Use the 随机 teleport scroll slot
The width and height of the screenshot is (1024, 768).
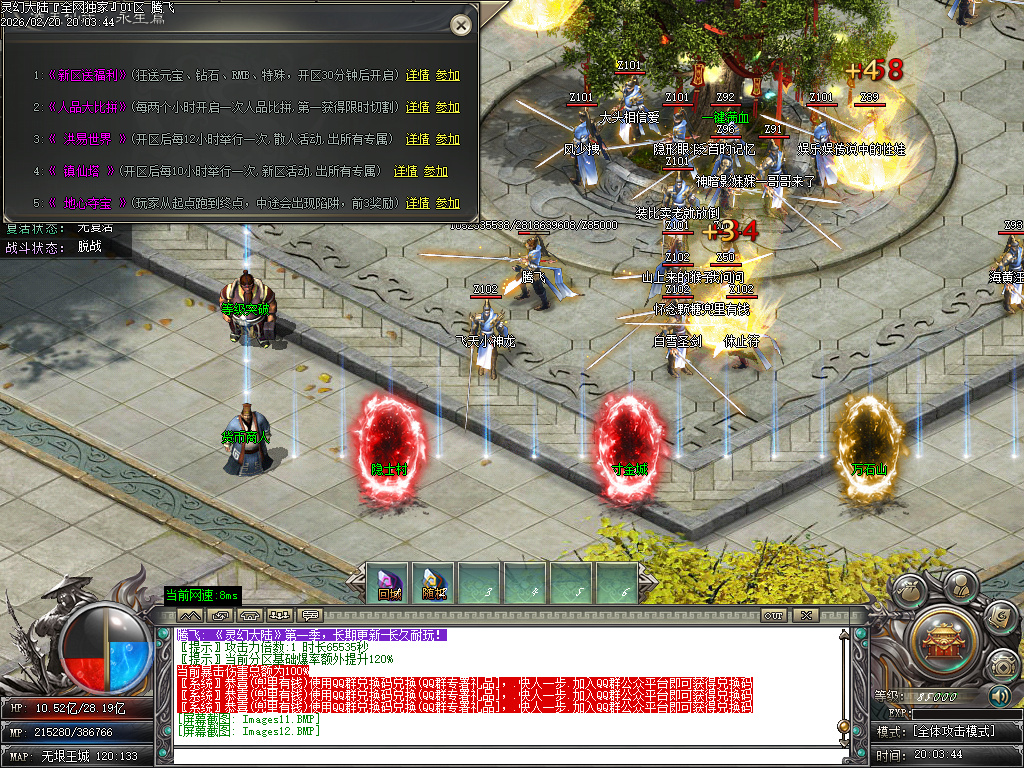434,584
